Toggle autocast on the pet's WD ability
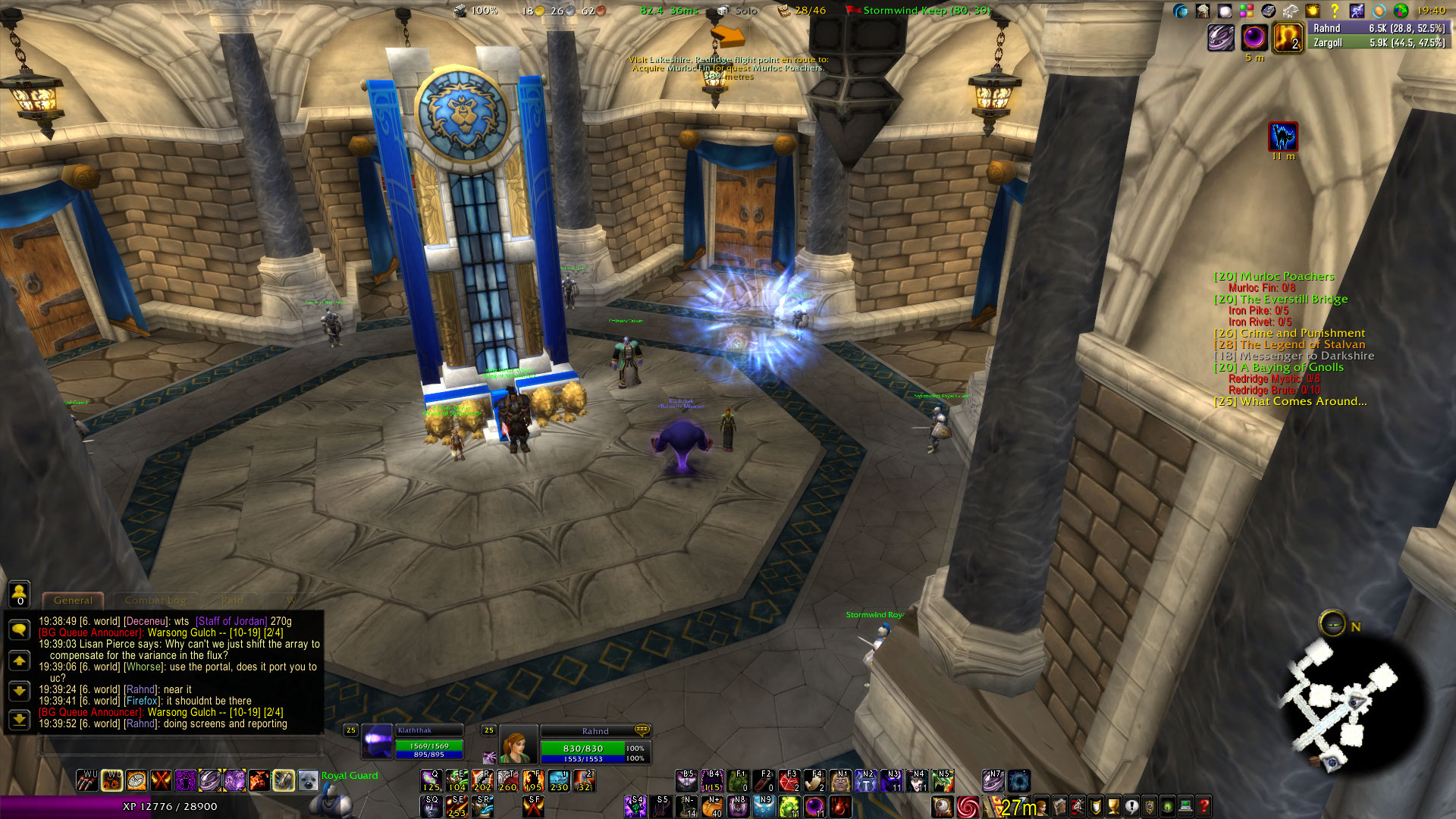Image resolution: width=1456 pixels, height=819 pixels. [111, 780]
